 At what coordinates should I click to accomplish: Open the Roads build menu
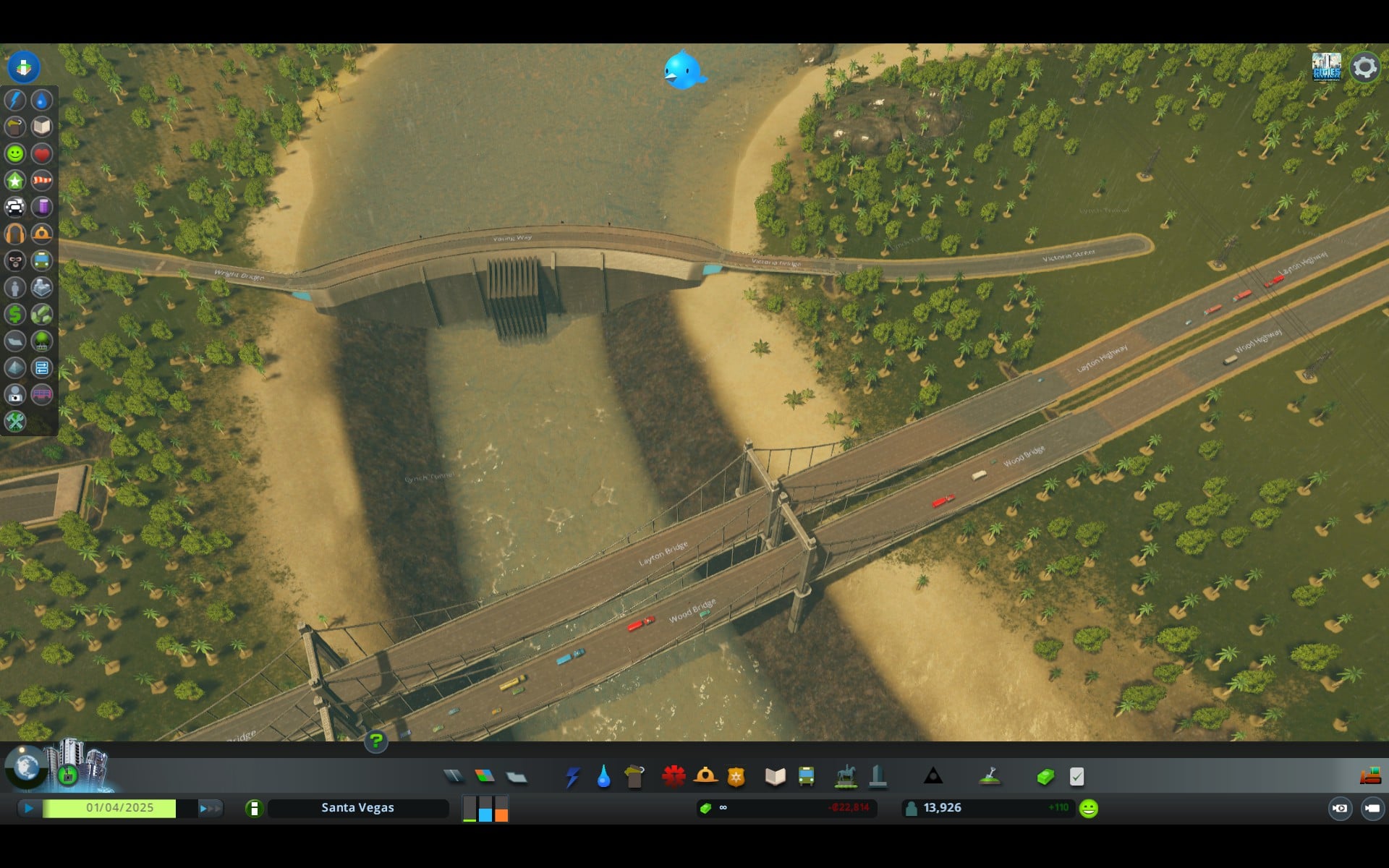pyautogui.click(x=454, y=777)
